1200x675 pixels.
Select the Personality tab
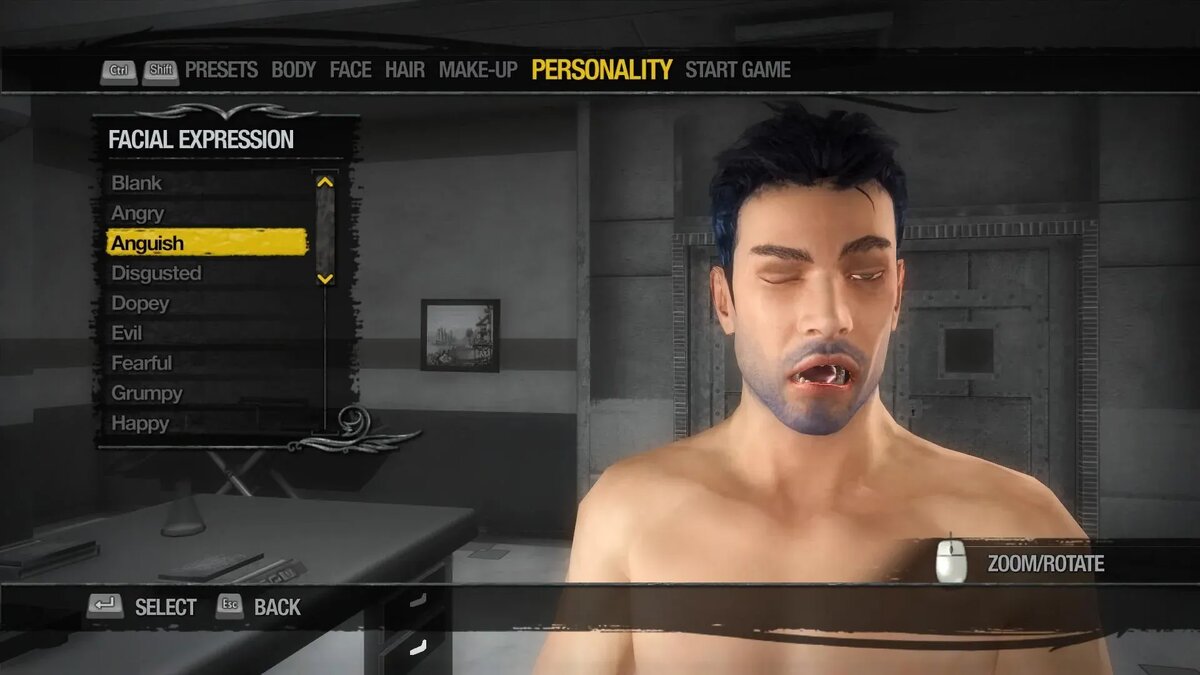coord(601,70)
